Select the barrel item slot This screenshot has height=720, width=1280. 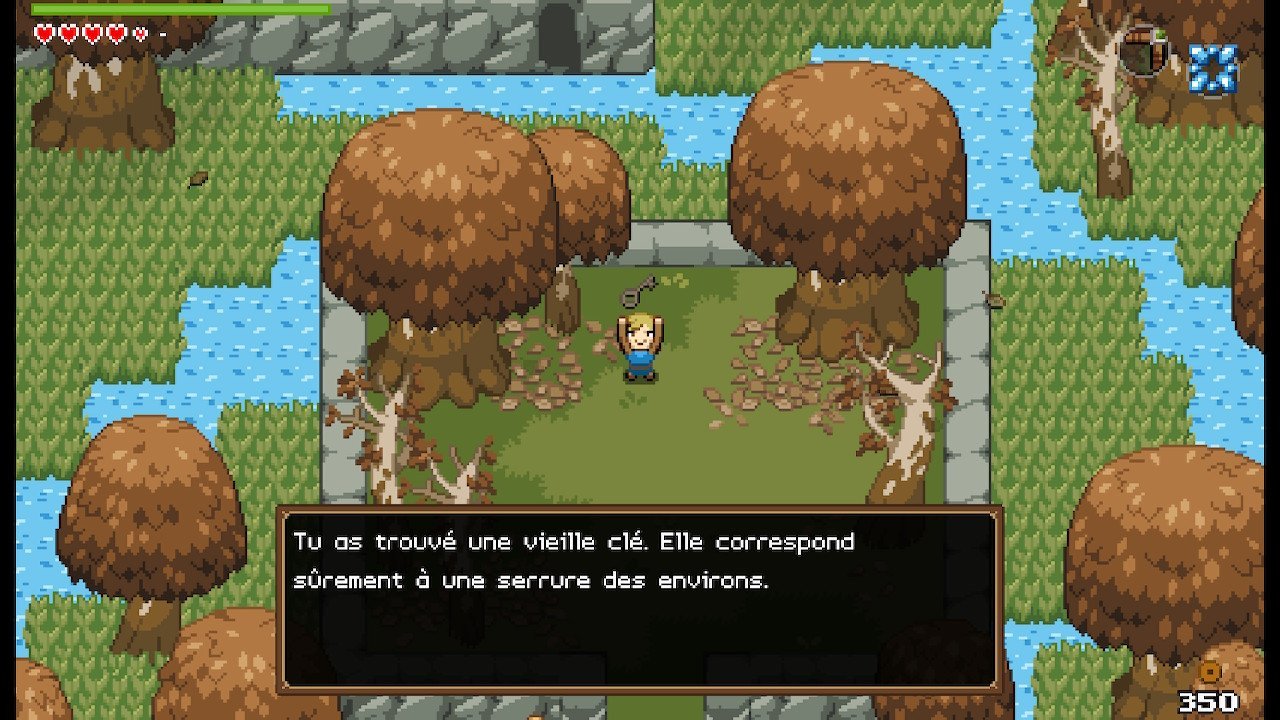(1144, 52)
